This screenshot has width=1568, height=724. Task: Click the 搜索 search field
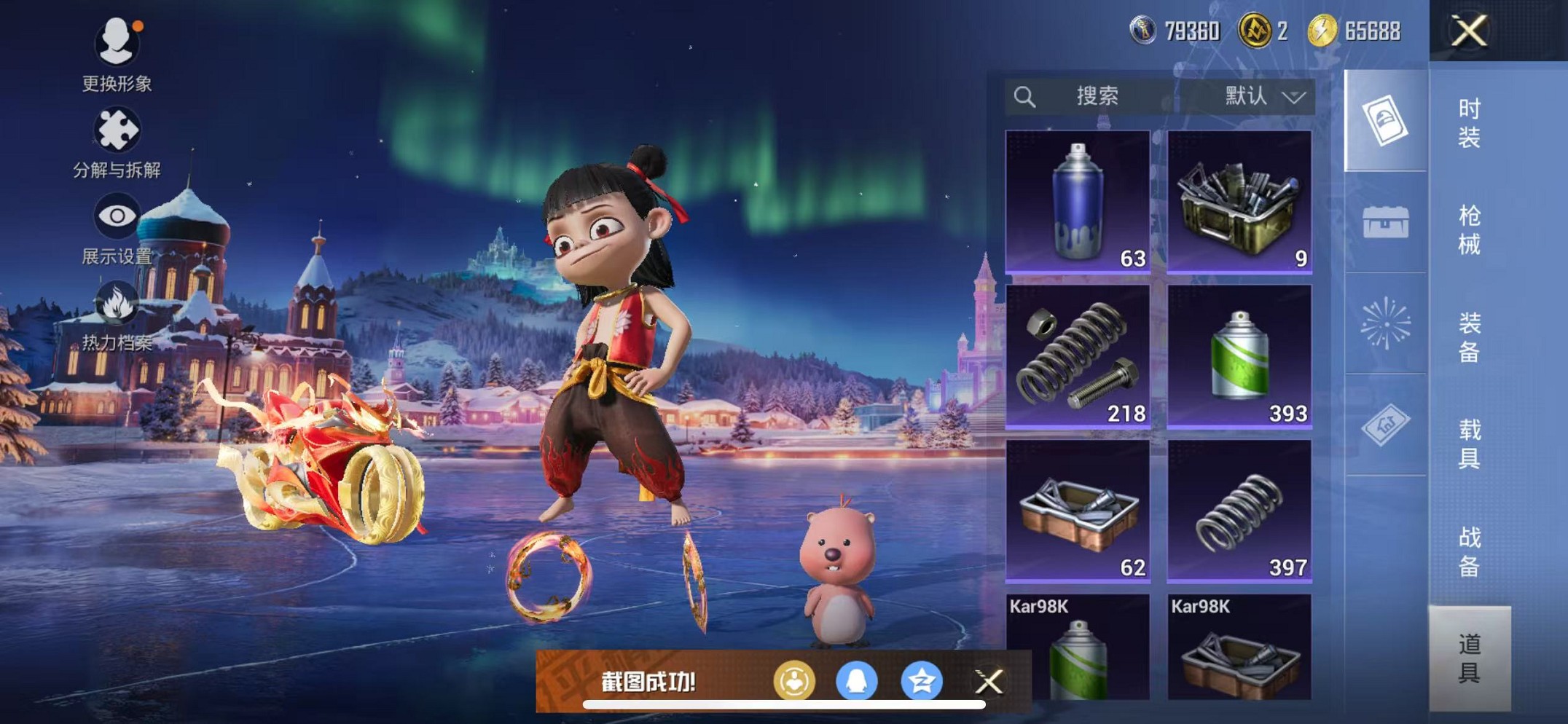coord(1096,96)
